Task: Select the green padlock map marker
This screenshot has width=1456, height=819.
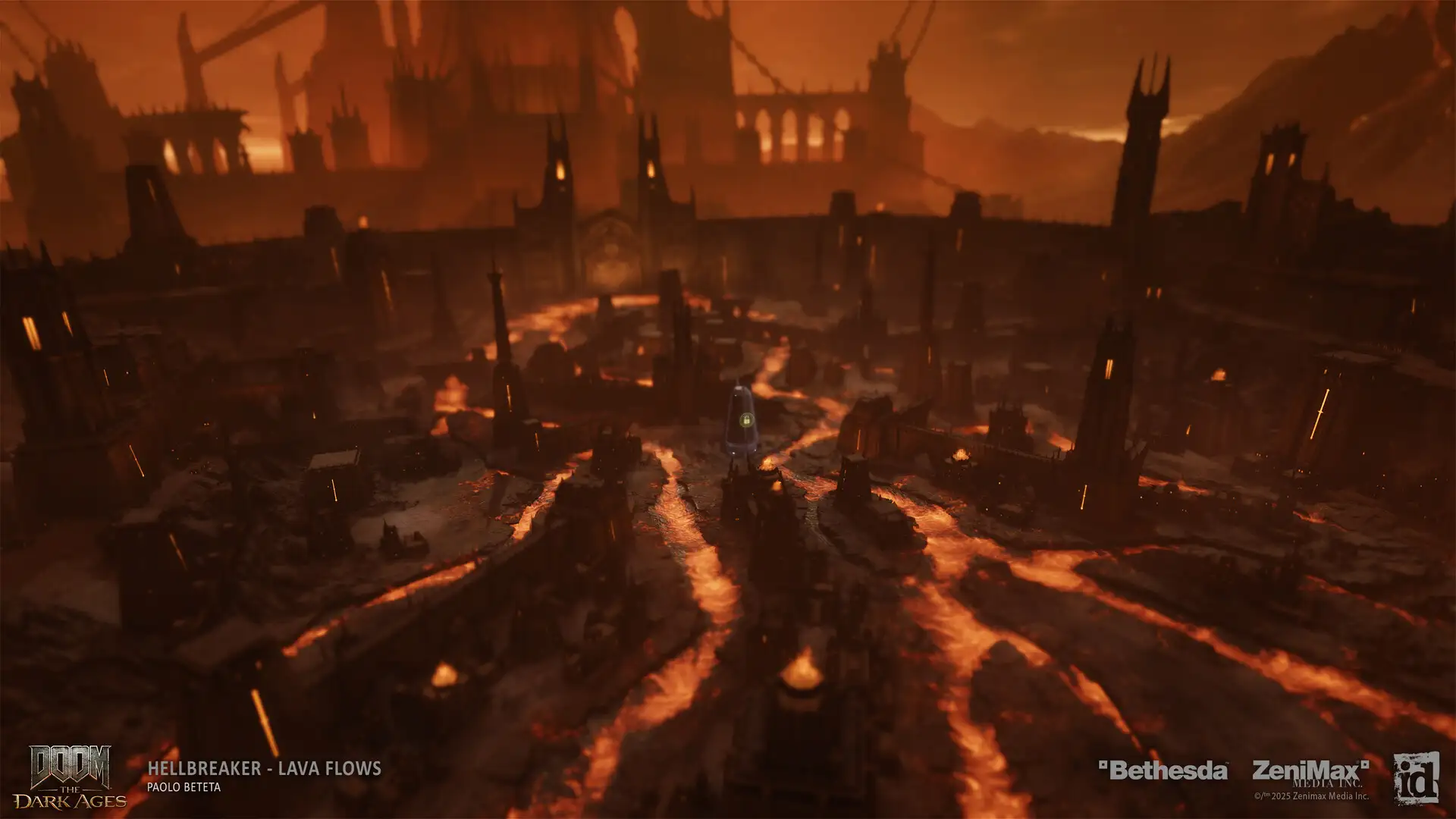Action: [745, 419]
